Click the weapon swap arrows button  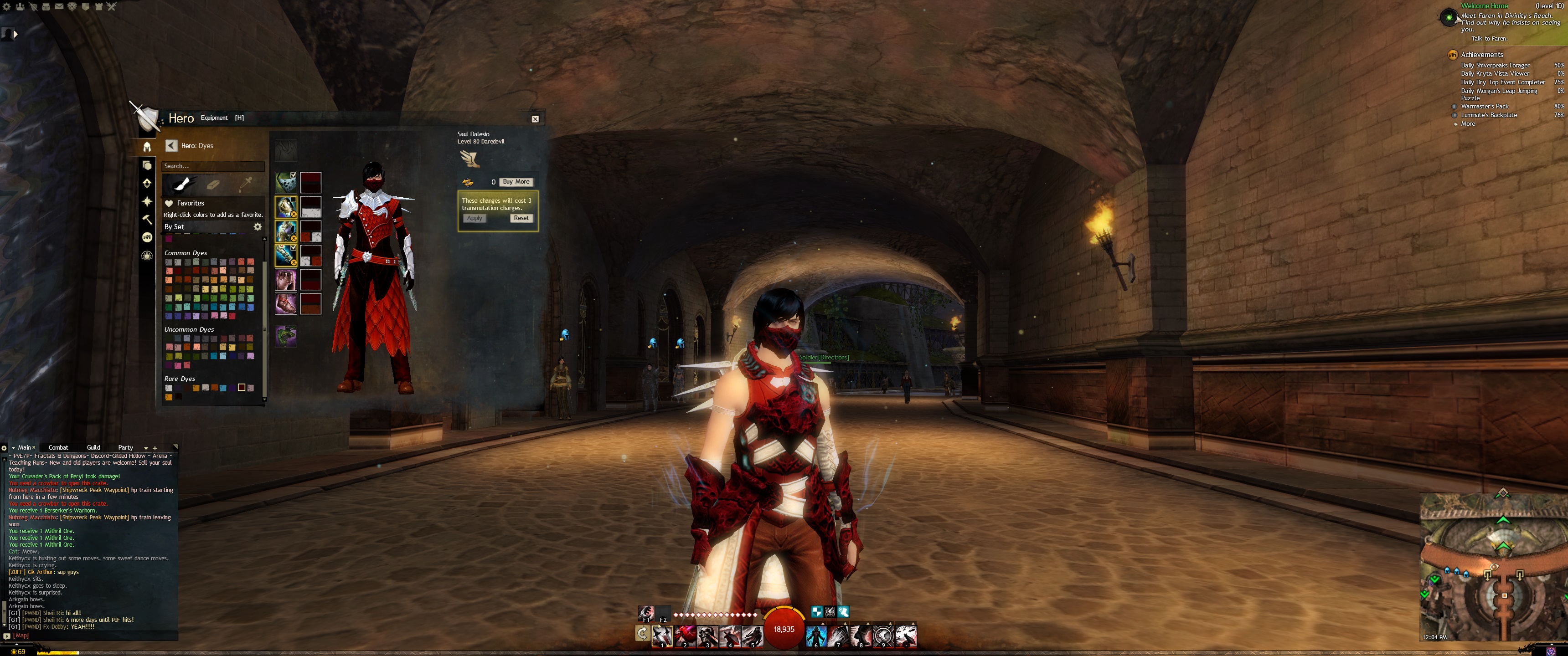(642, 634)
